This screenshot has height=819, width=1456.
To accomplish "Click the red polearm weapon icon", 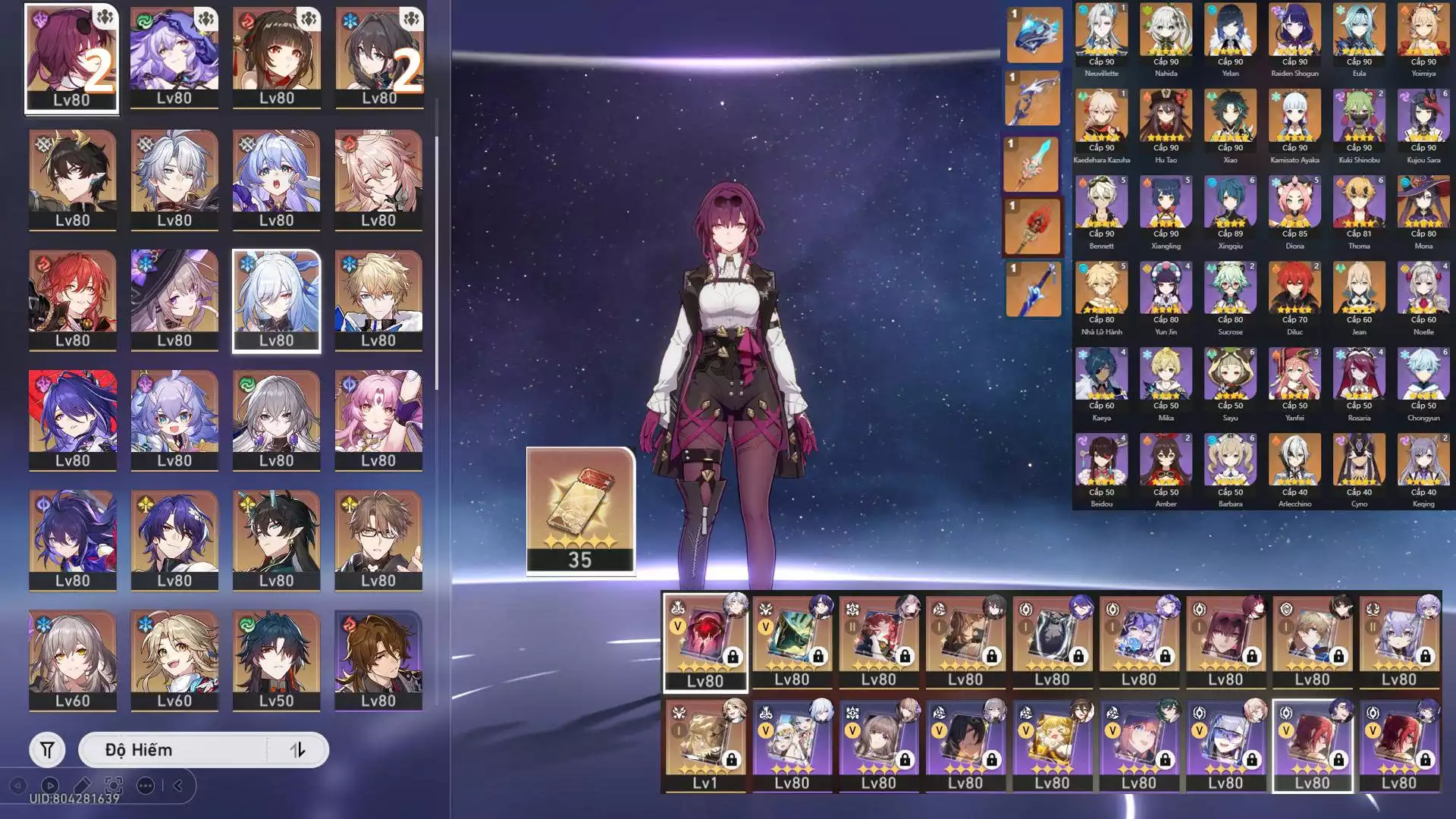I will [1032, 227].
